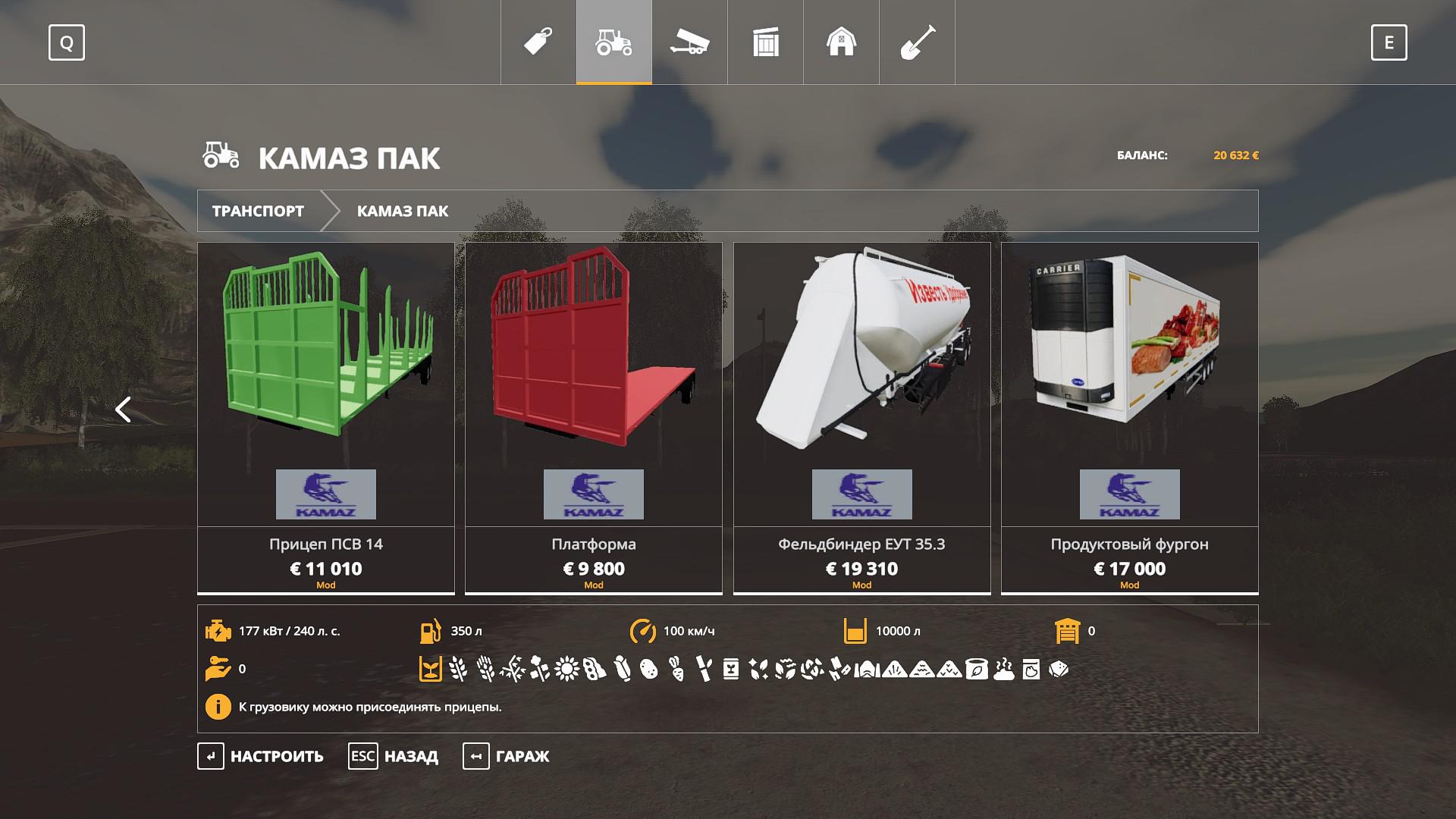Open the shovel landscaping tab
The image size is (1456, 819).
(917, 42)
